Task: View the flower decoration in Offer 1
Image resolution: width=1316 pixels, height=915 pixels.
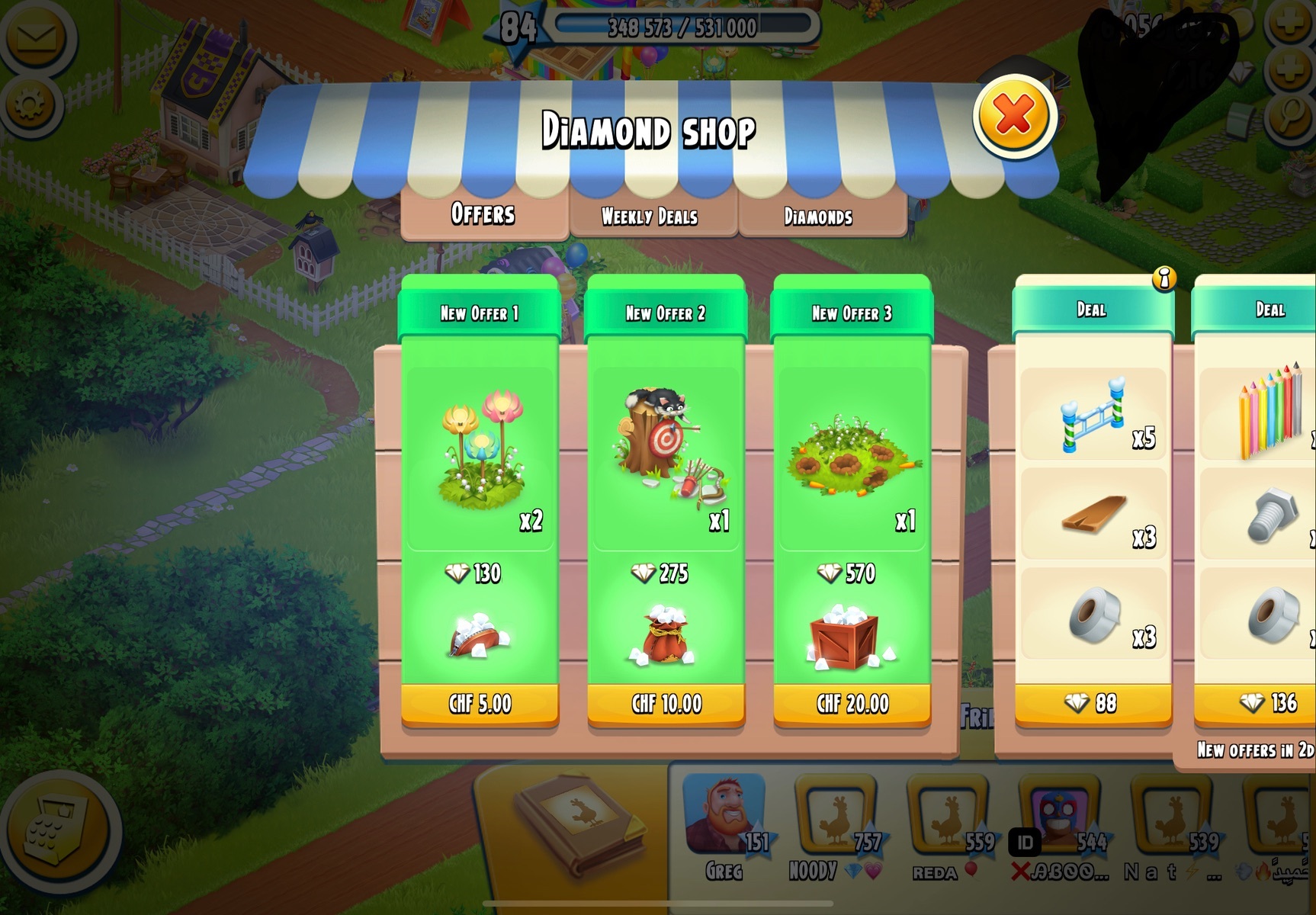Action: (x=480, y=450)
